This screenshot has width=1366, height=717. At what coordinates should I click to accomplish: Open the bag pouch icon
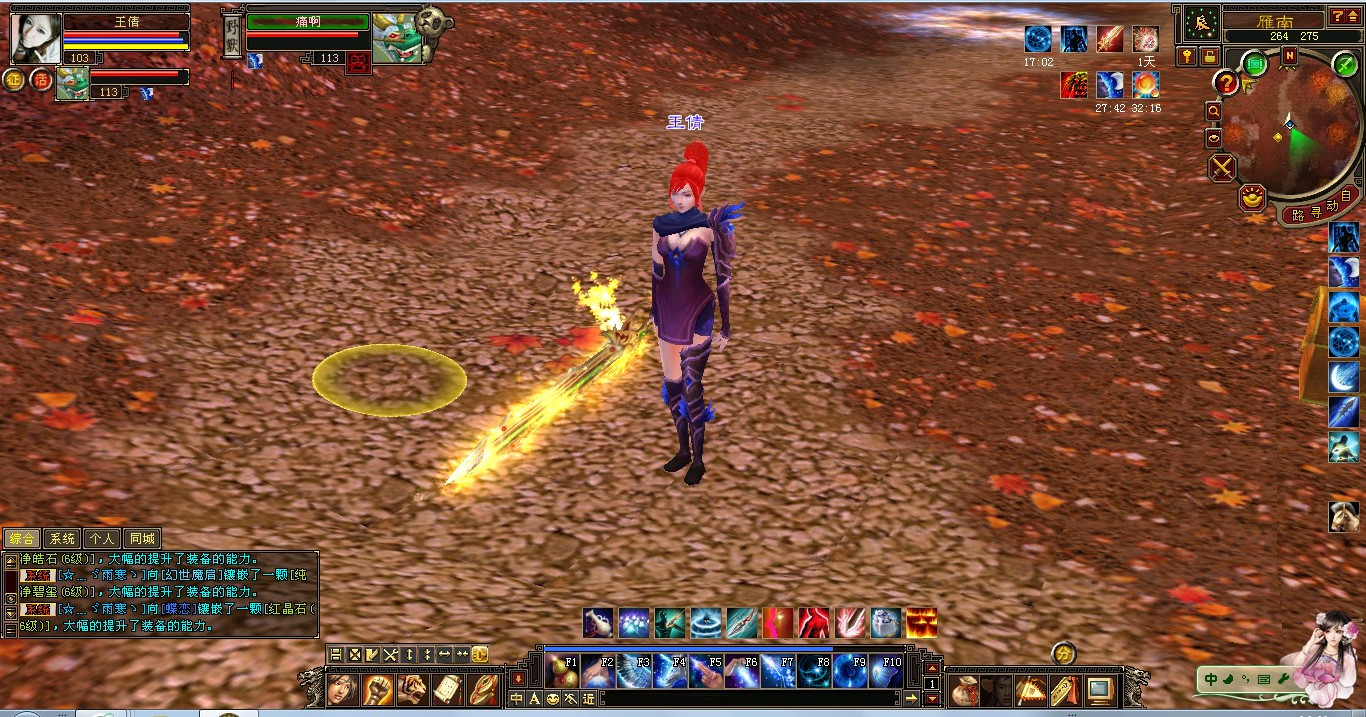(964, 689)
